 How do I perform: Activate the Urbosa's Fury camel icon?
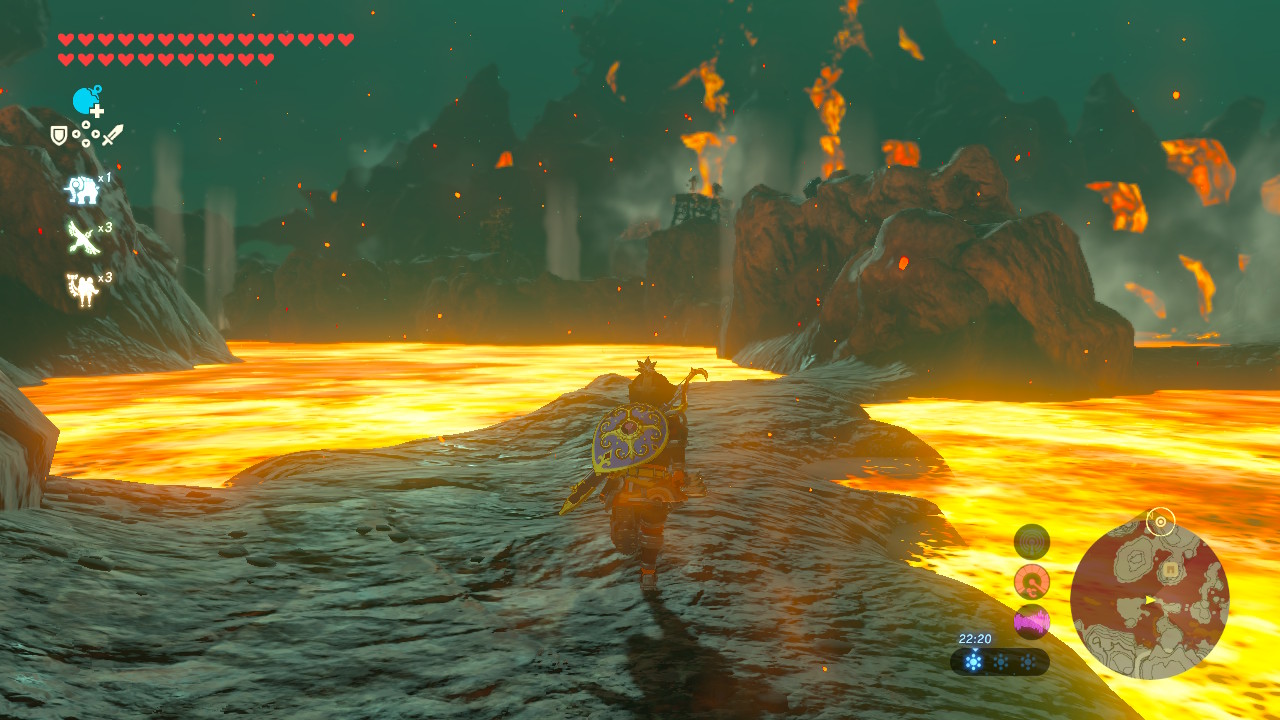(x=81, y=289)
